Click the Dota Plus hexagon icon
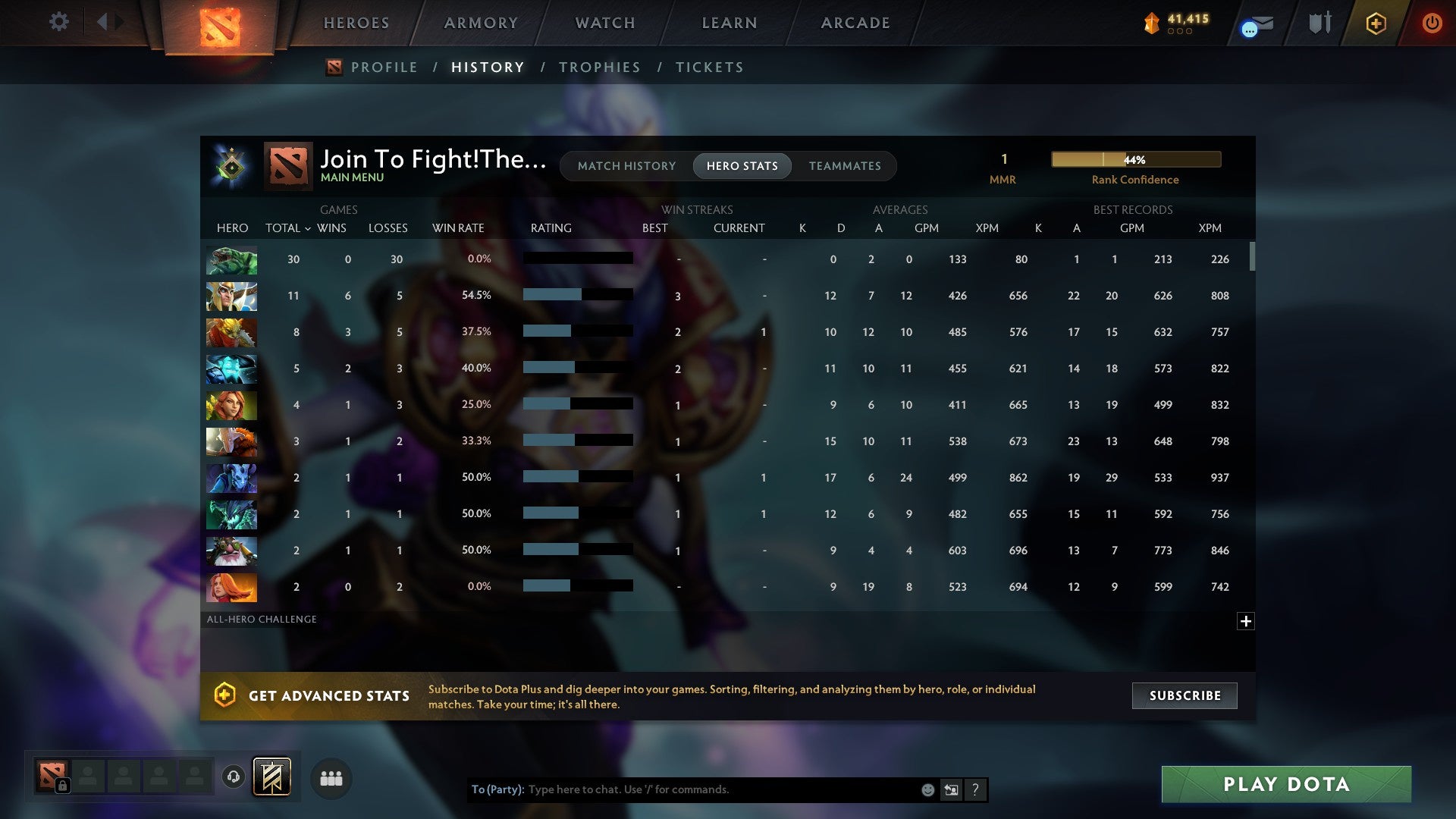 [1375, 24]
